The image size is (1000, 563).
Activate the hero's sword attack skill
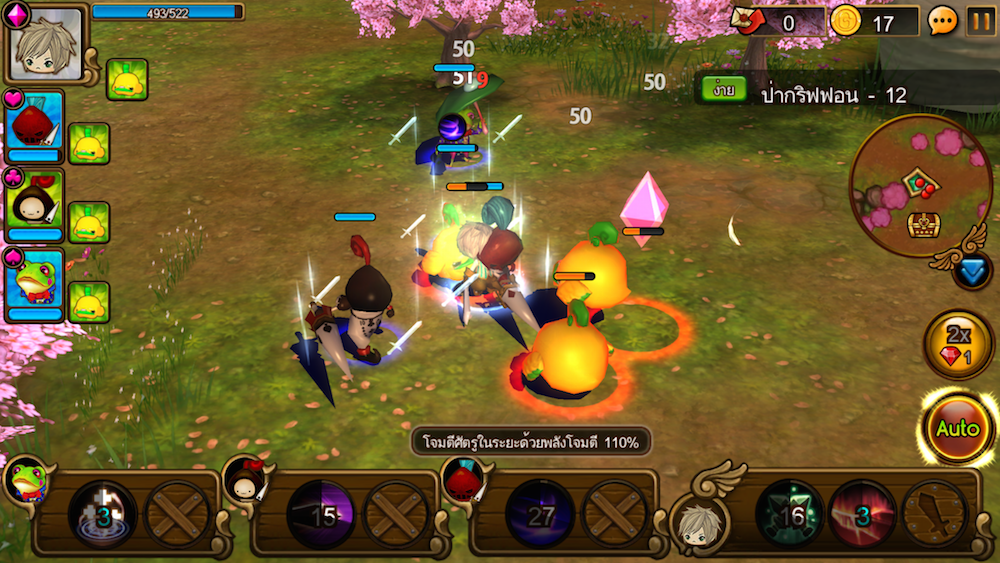click(935, 515)
